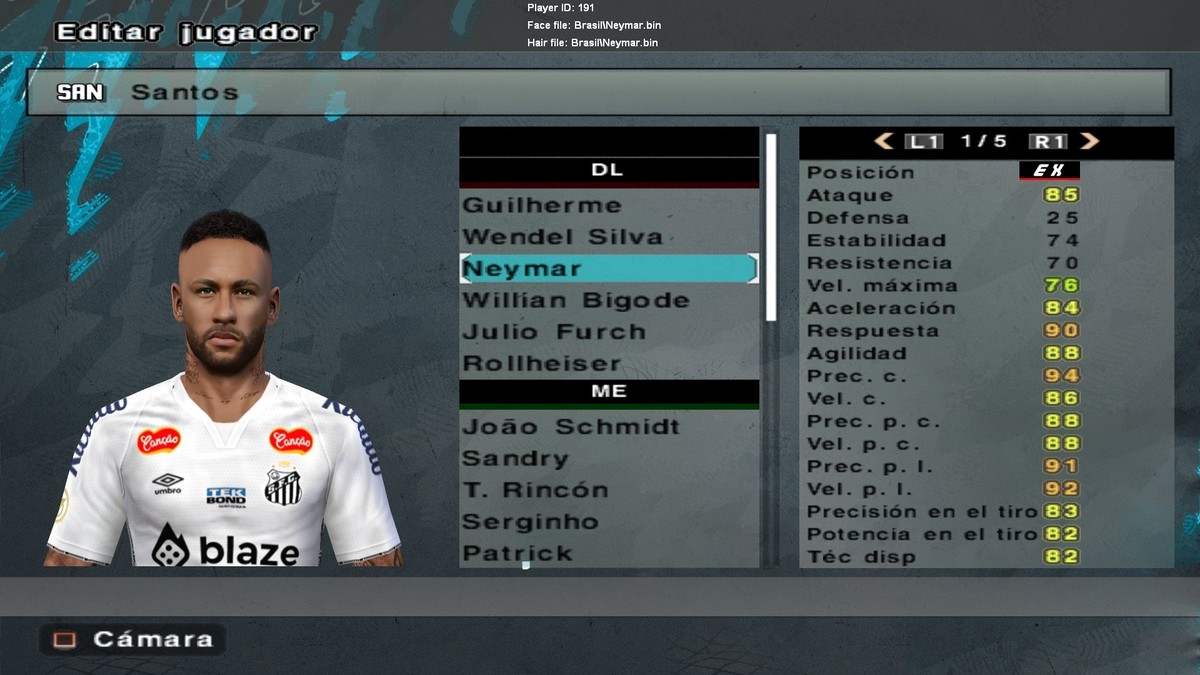Select the Vel. máxima stat row
1200x675 pixels.
click(x=942, y=286)
